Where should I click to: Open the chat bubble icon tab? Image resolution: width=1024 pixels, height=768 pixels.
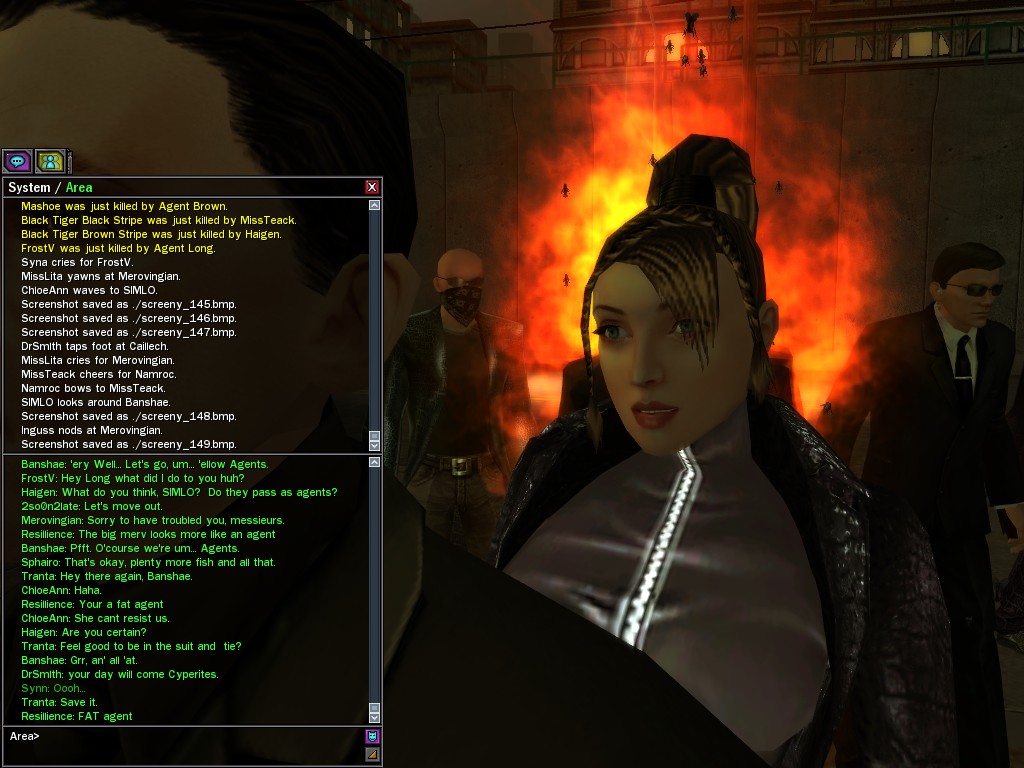pyautogui.click(x=17, y=160)
